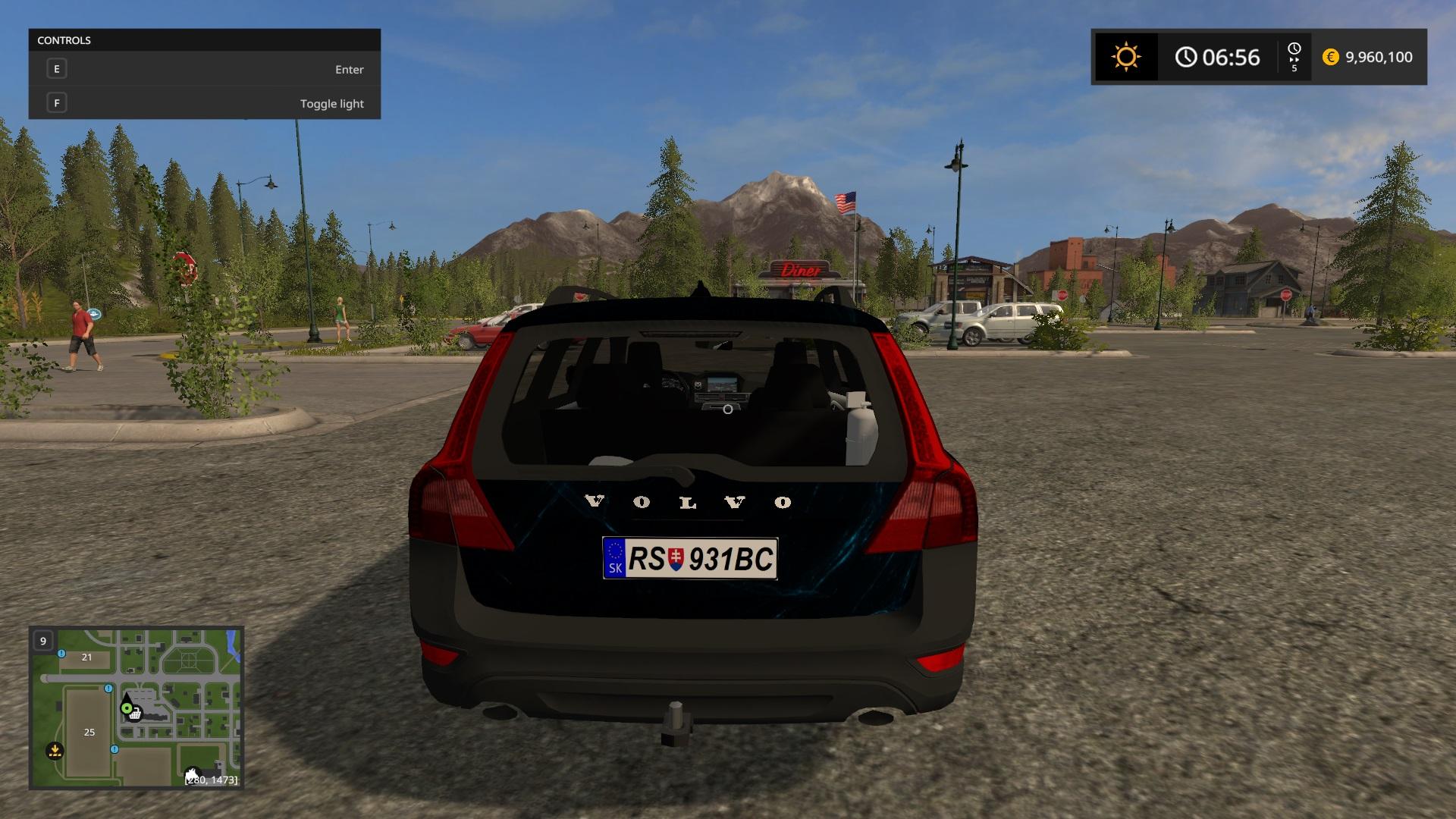Click the green player marker on the minimap
The width and height of the screenshot is (1456, 819).
pos(127,708)
